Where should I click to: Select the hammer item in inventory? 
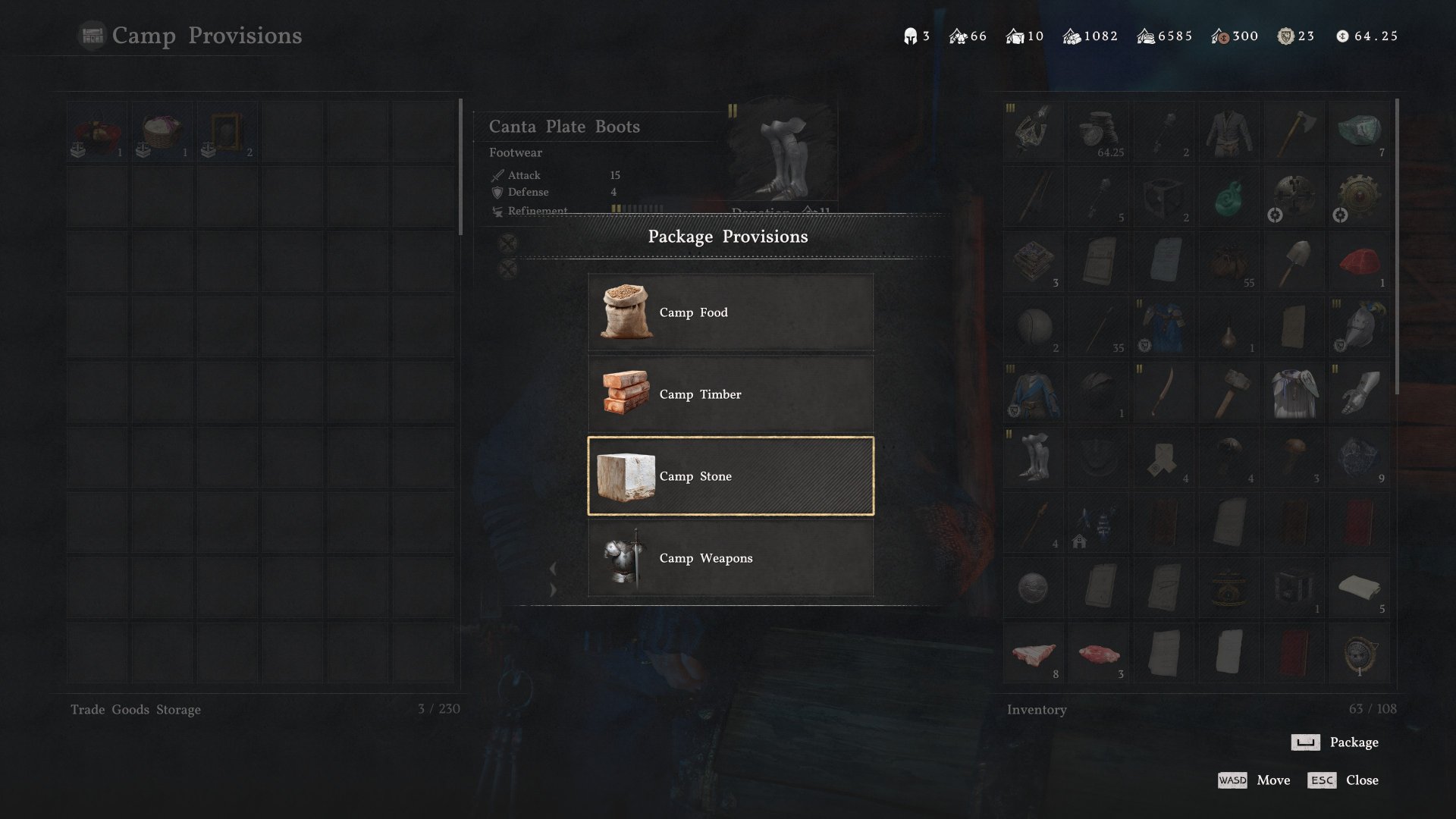tap(1229, 392)
